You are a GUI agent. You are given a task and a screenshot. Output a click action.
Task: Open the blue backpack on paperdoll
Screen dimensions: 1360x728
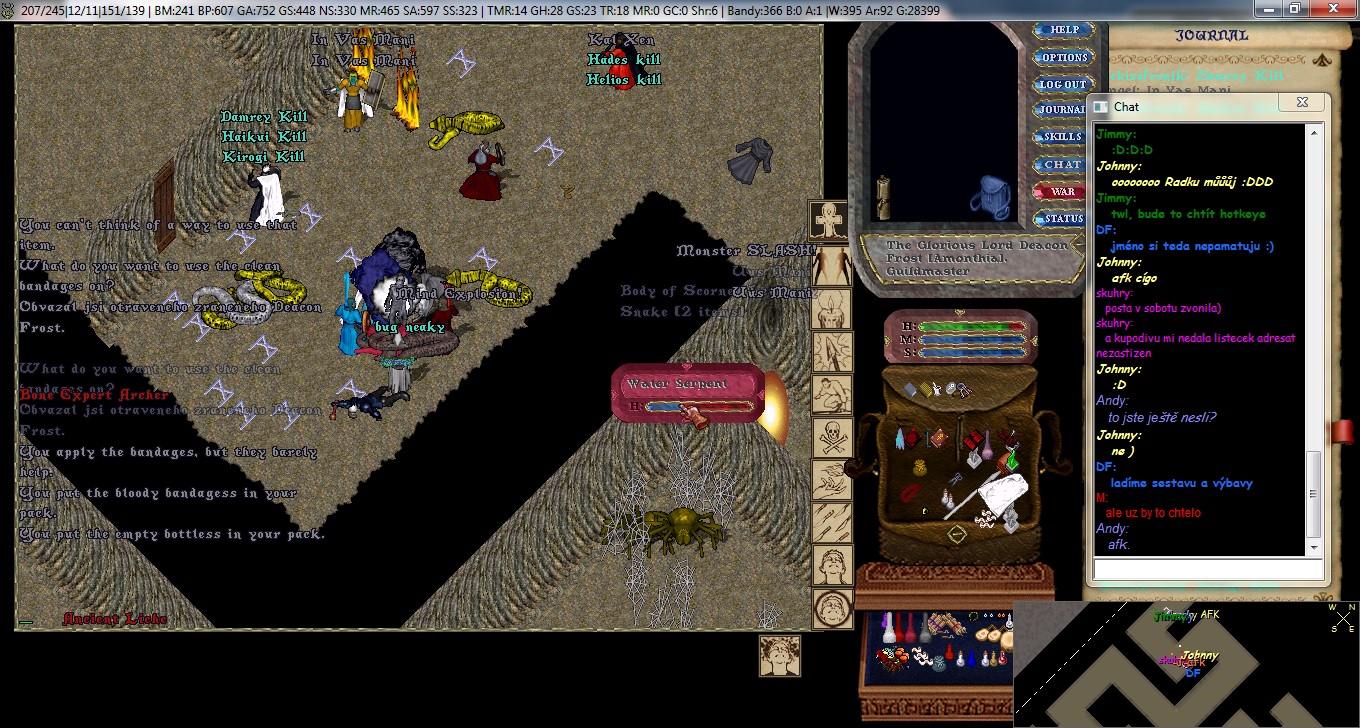pyautogui.click(x=989, y=198)
